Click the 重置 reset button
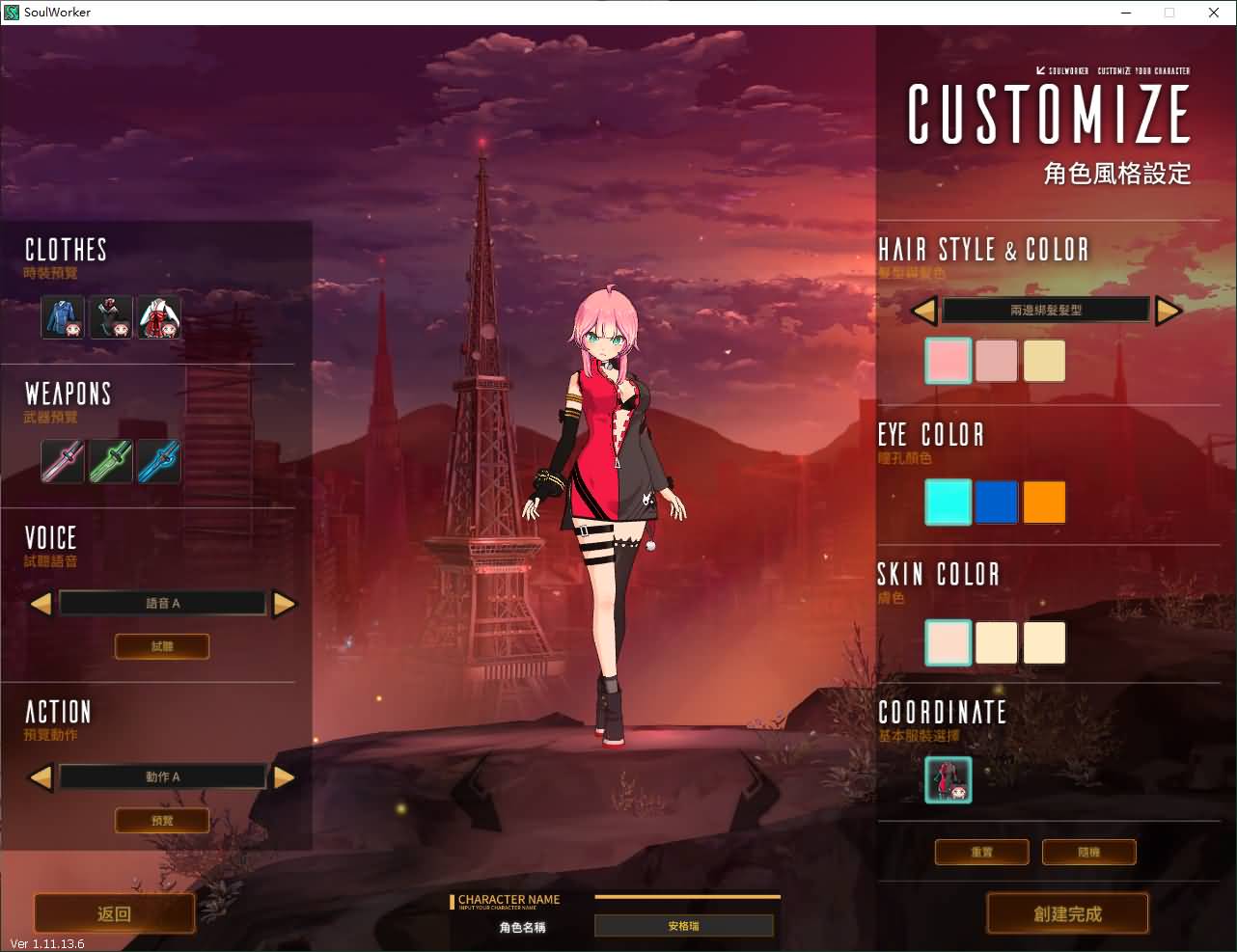This screenshot has width=1237, height=952. point(981,853)
